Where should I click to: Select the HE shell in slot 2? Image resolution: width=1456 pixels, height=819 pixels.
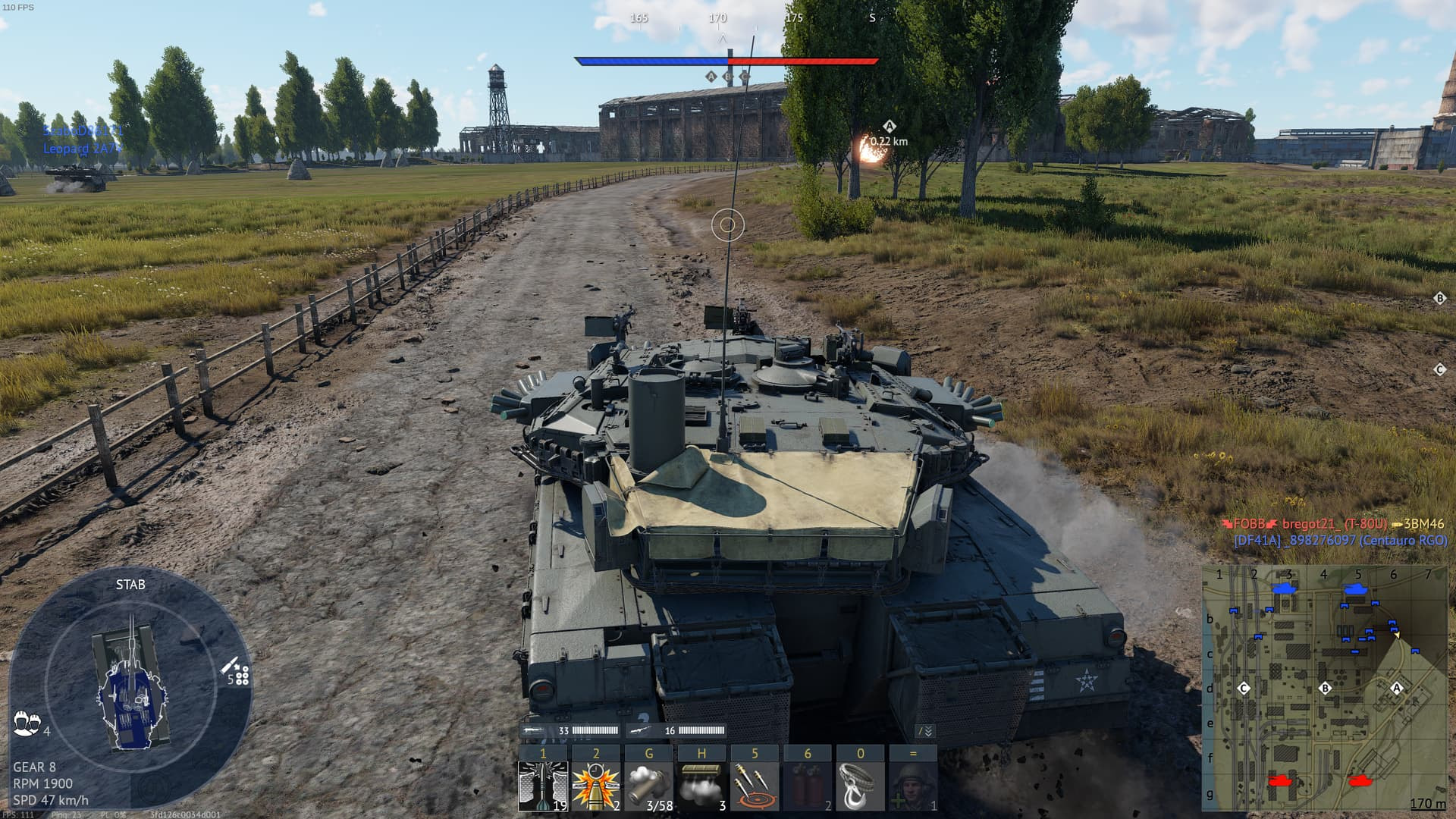596,785
